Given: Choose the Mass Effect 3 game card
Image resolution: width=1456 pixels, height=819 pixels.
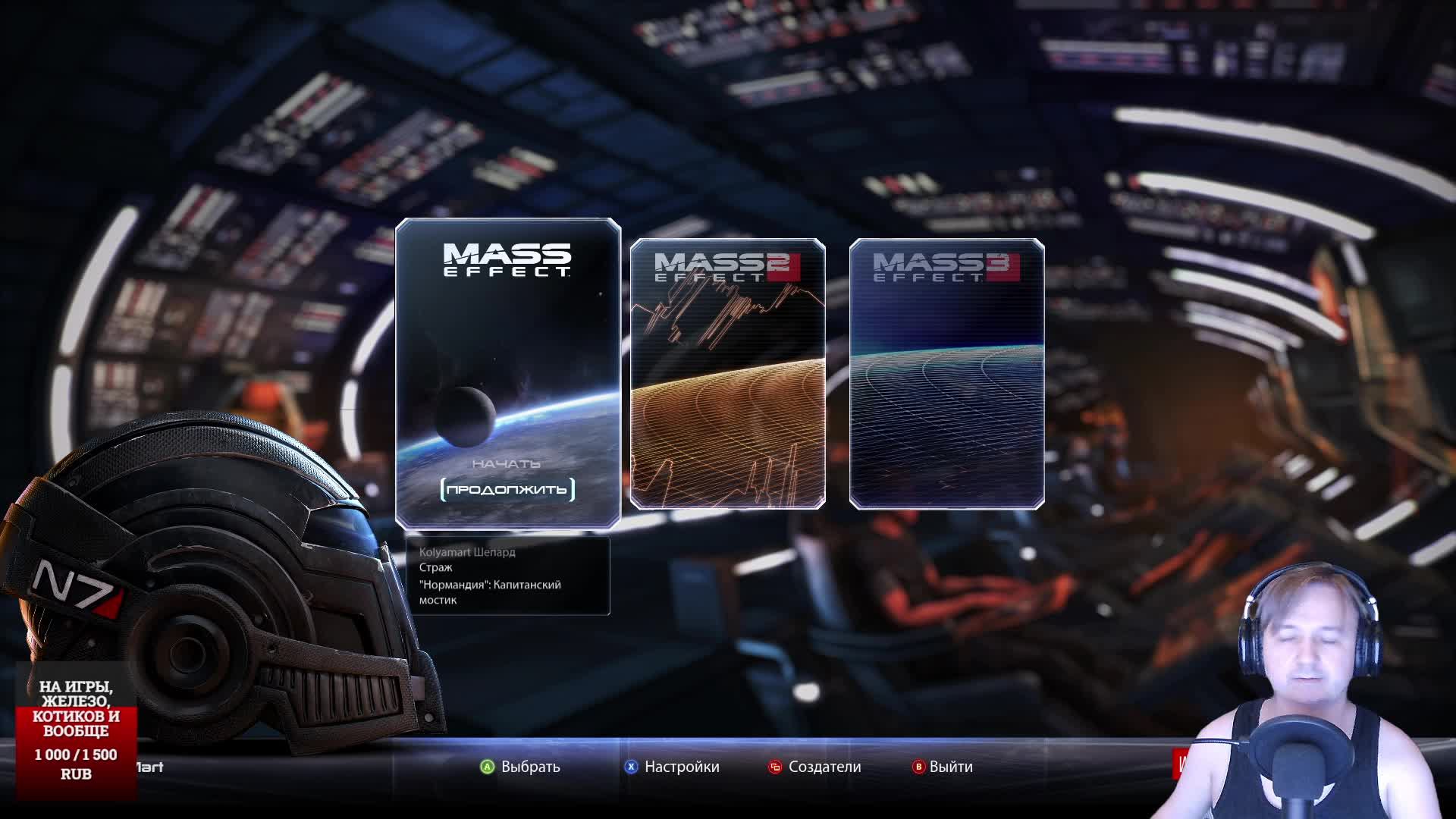Looking at the screenshot, I should pyautogui.click(x=946, y=373).
